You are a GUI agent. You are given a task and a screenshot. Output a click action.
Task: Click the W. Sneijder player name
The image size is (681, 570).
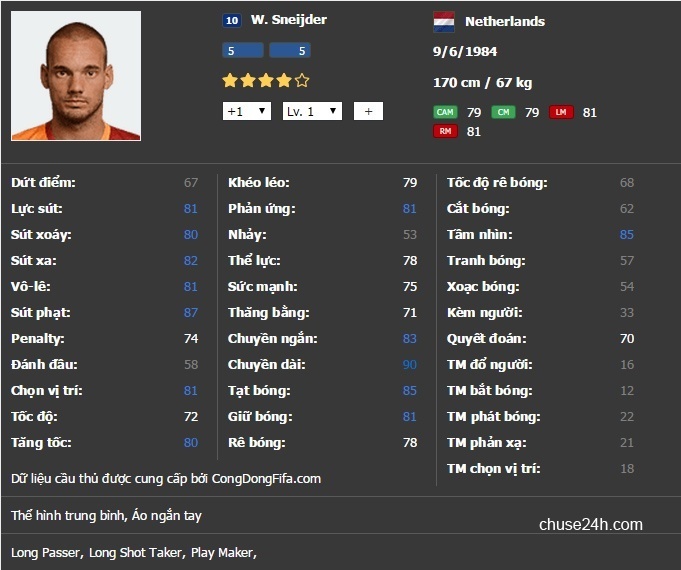(x=289, y=20)
